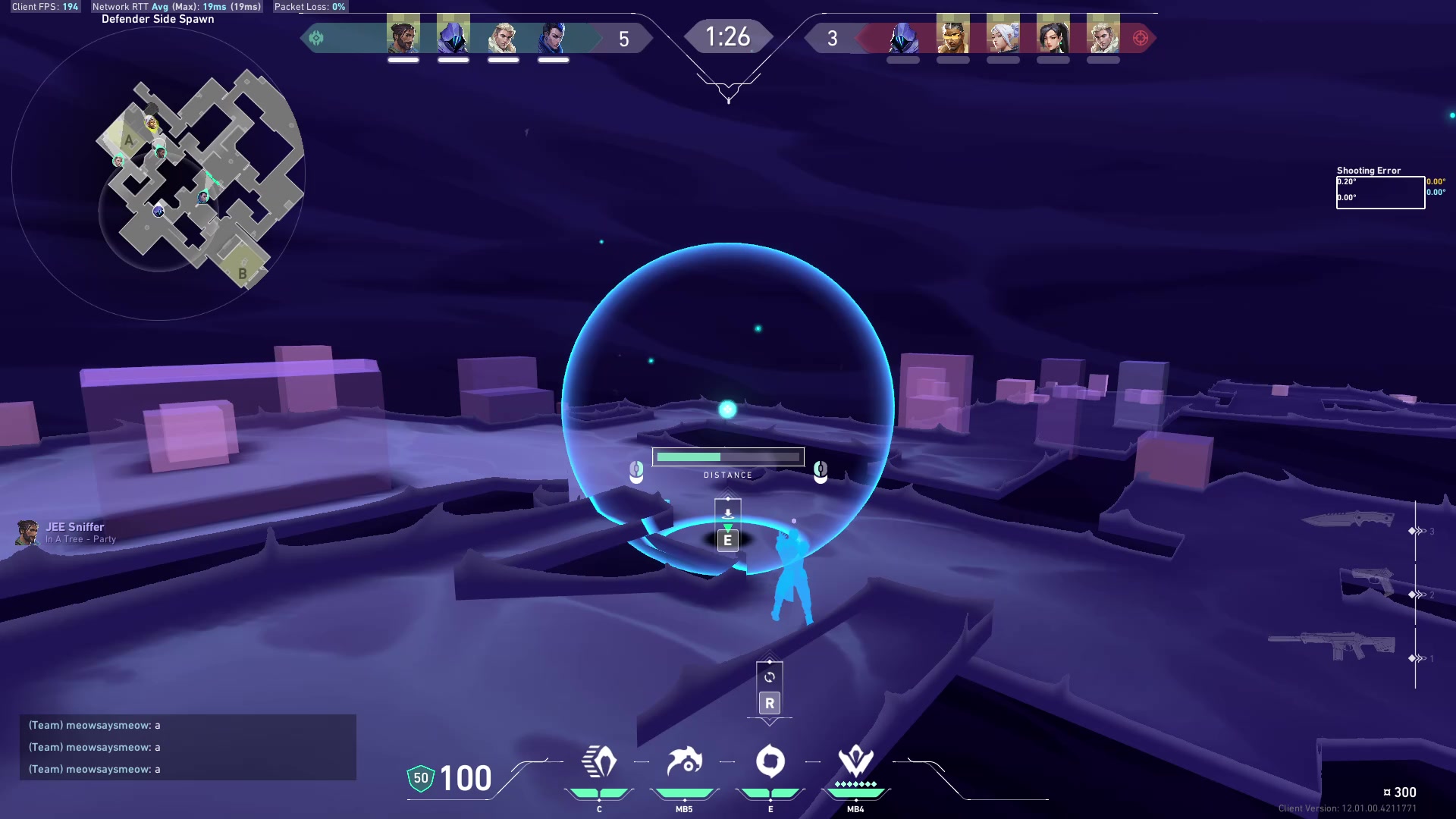This screenshot has width=1456, height=819.
Task: Select the black-haired agent portrait on the red team
Action: pos(1053,36)
